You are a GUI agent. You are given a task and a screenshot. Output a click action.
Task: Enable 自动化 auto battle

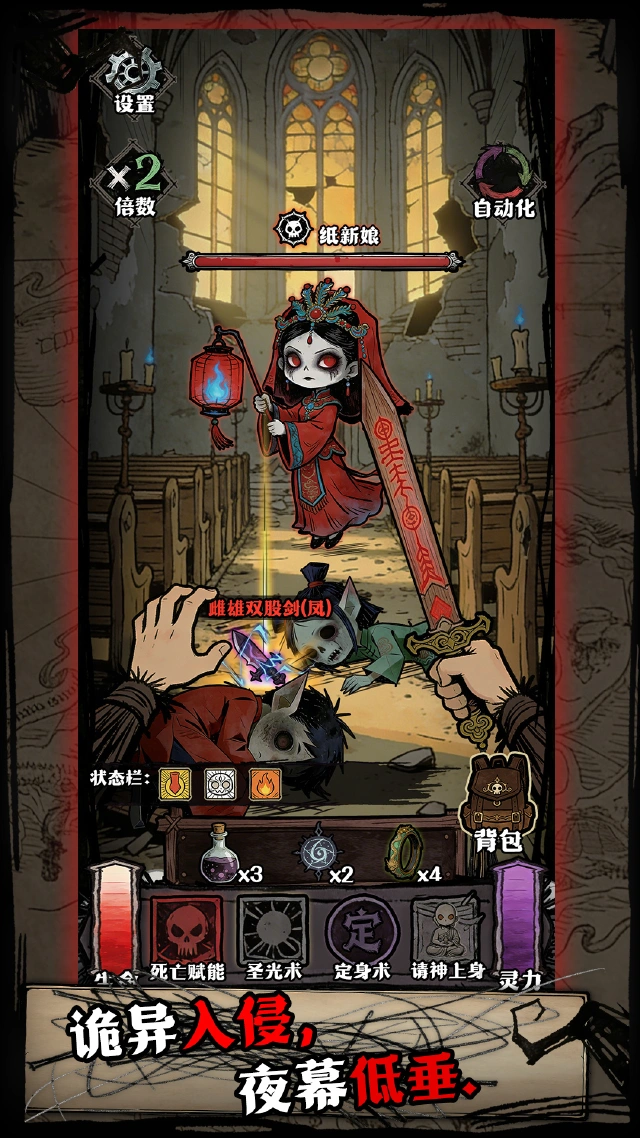pos(505,181)
